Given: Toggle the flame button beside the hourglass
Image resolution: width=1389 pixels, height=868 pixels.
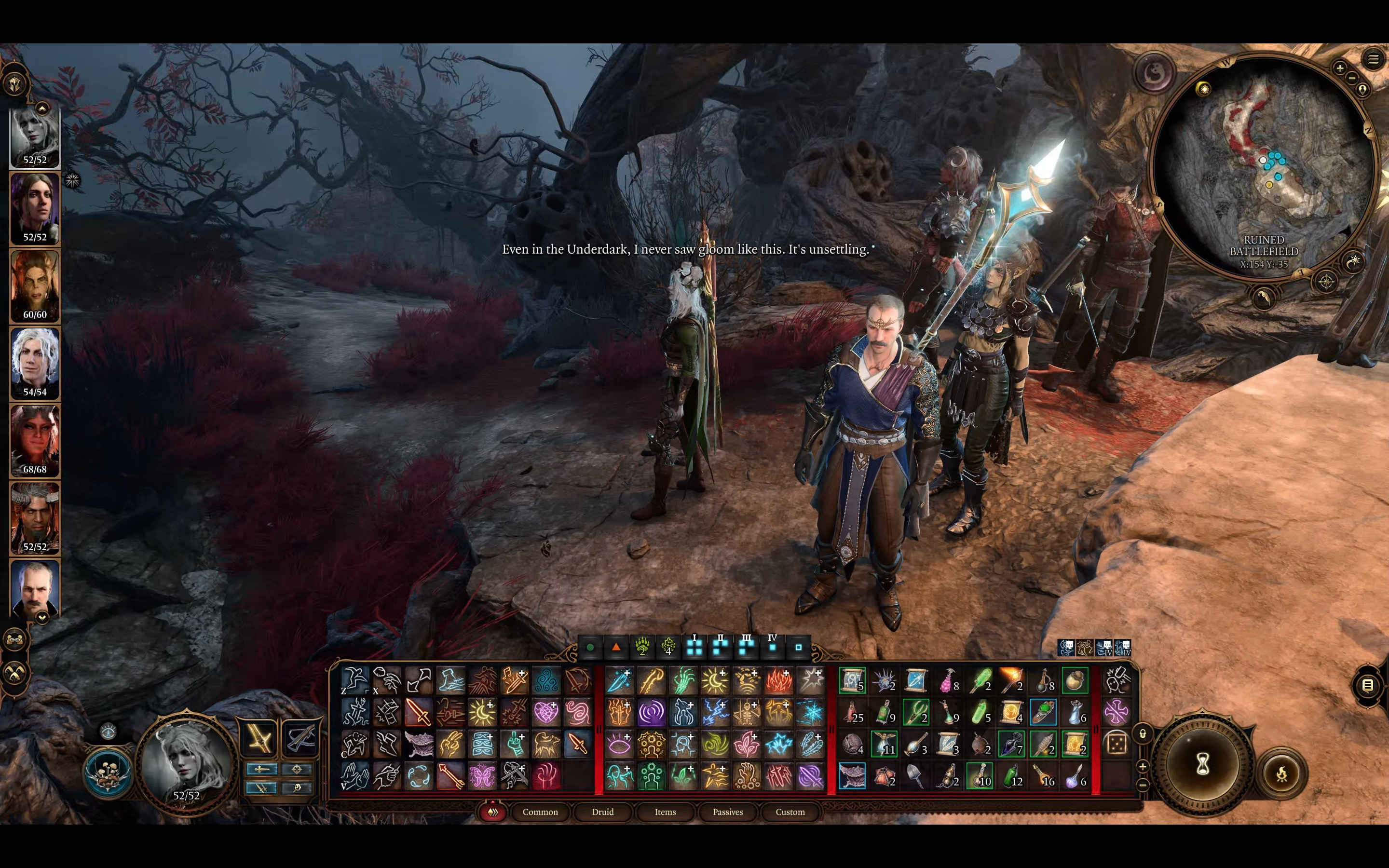Looking at the screenshot, I should pos(1281,774).
